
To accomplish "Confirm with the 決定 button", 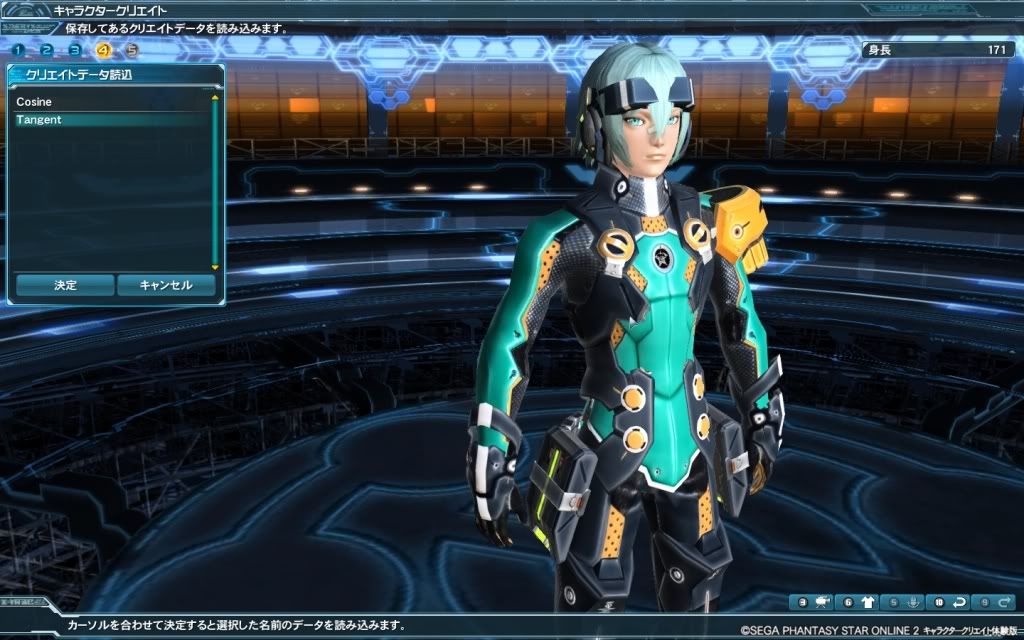I will coord(64,285).
